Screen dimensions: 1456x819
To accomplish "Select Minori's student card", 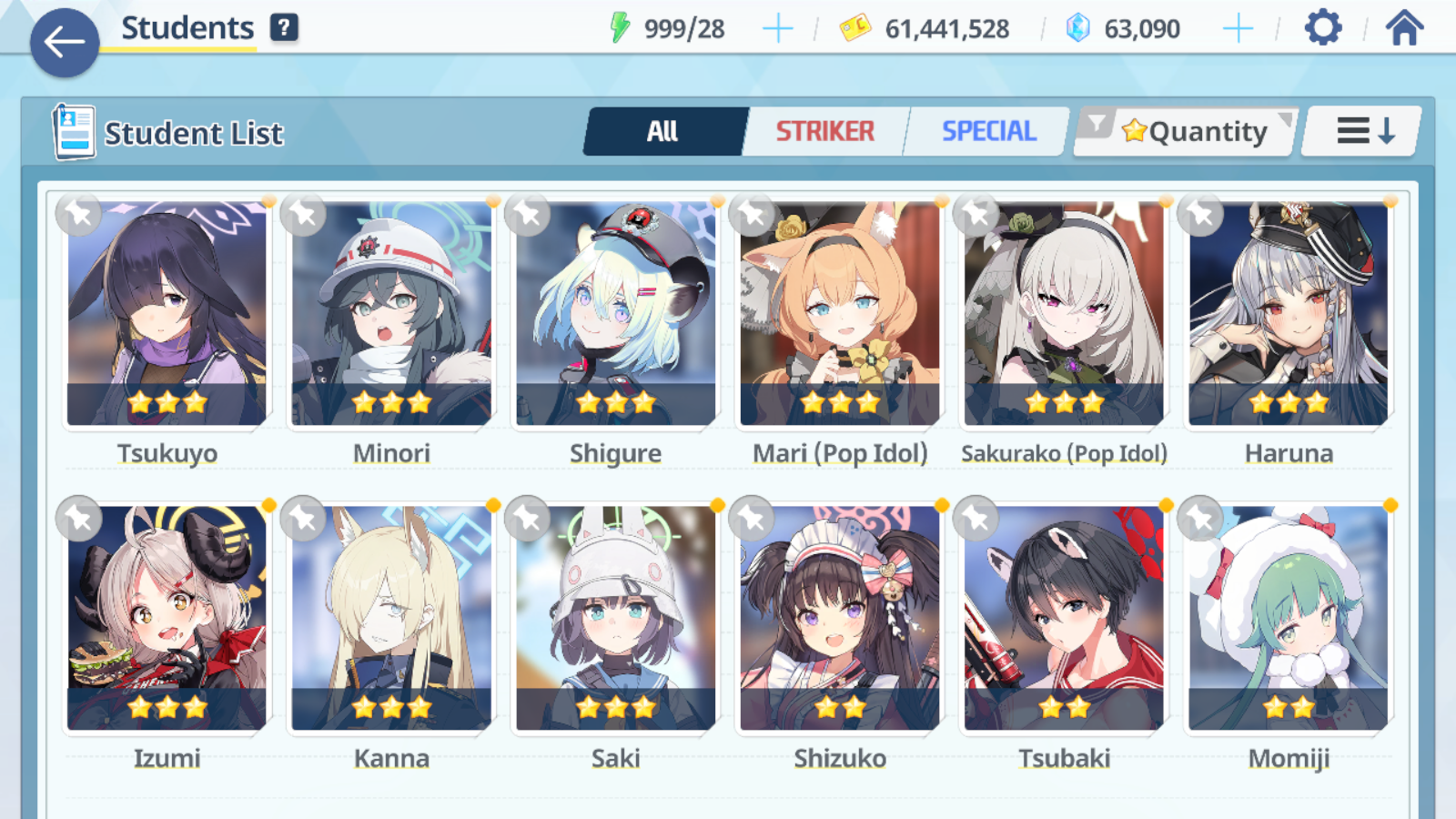I will [391, 314].
